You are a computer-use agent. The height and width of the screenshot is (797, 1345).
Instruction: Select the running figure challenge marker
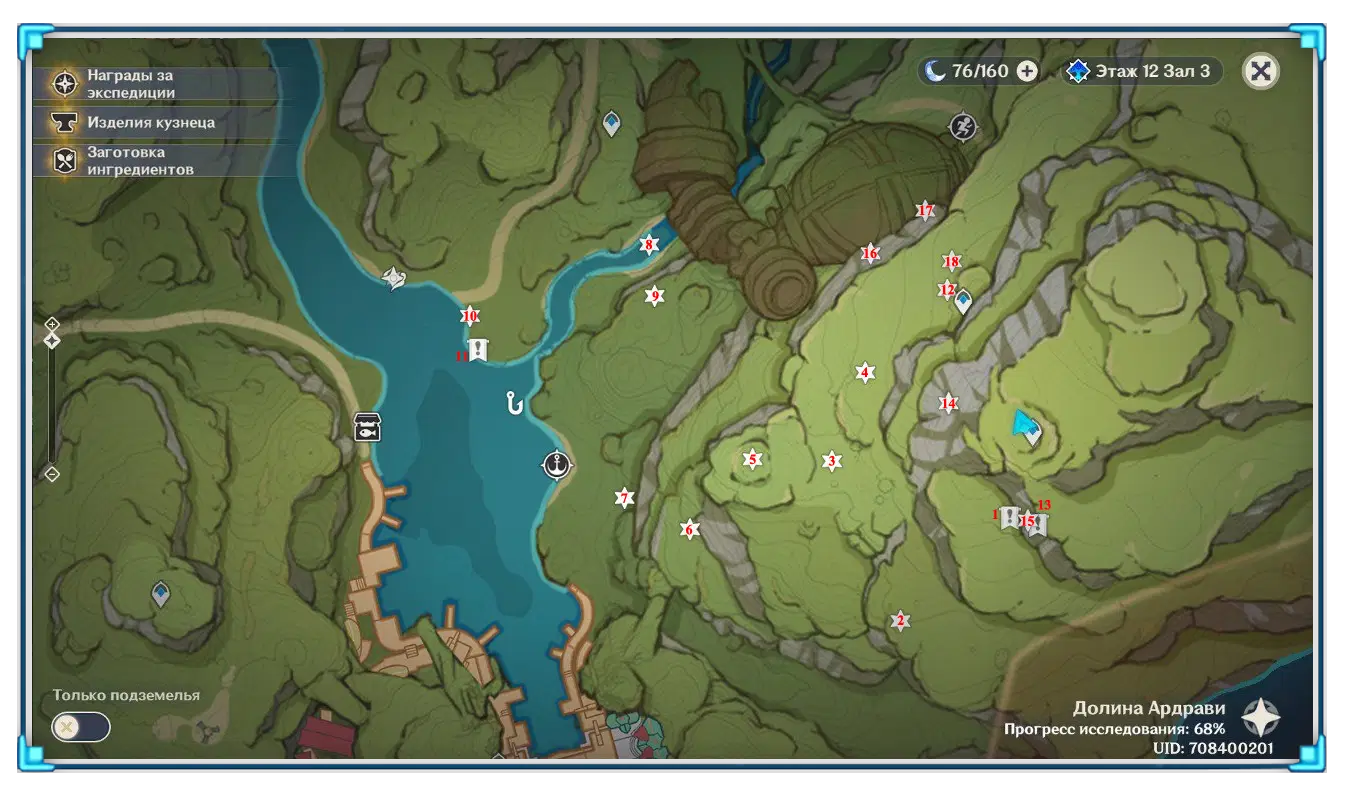pos(962,127)
